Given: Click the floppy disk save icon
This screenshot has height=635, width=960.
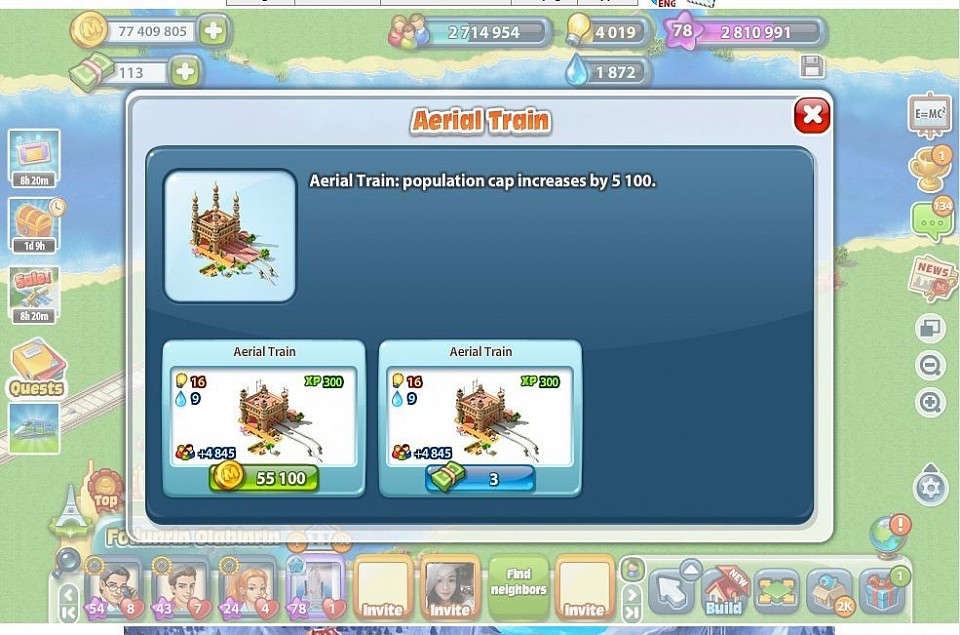Looking at the screenshot, I should coord(812,67).
